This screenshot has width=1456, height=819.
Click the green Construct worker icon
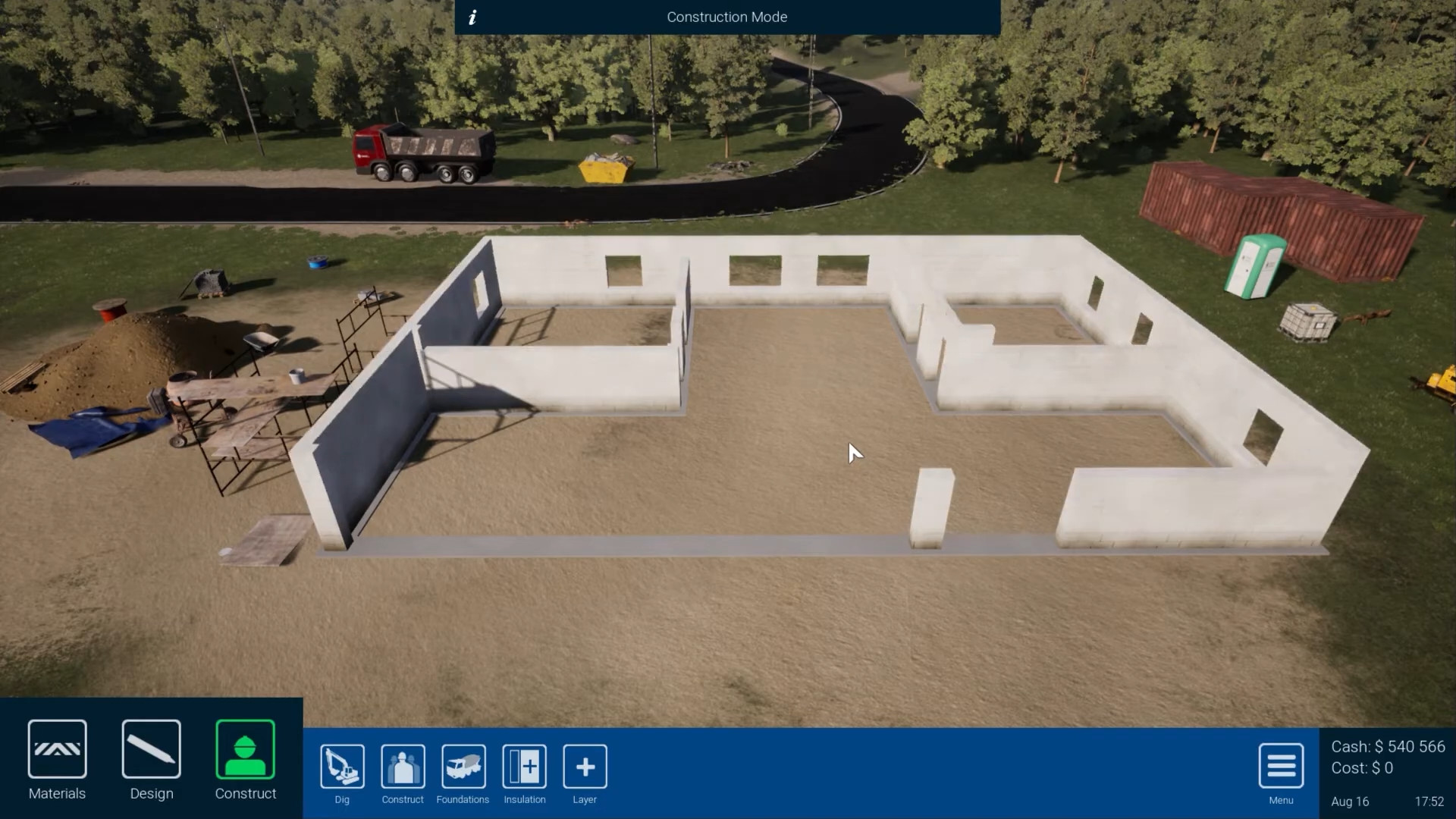coord(245,750)
